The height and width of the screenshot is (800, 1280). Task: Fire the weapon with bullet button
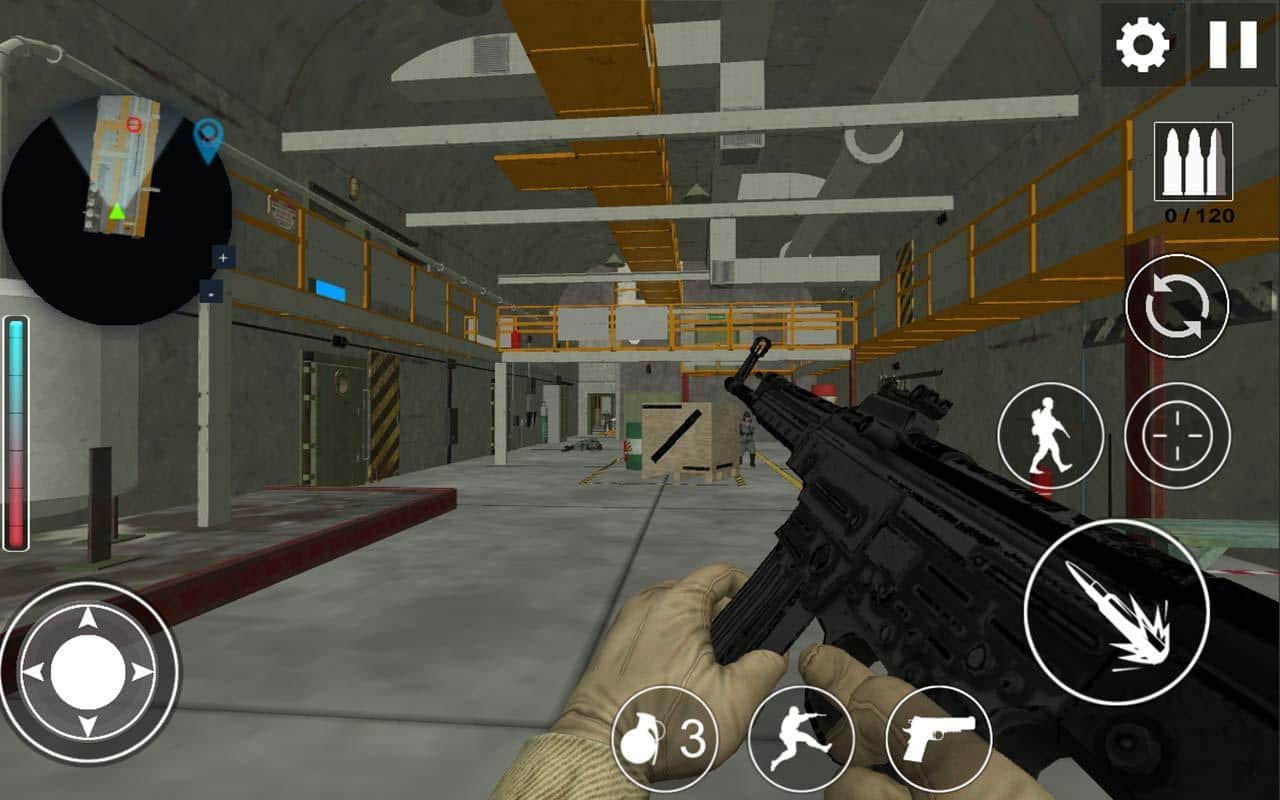click(1116, 612)
